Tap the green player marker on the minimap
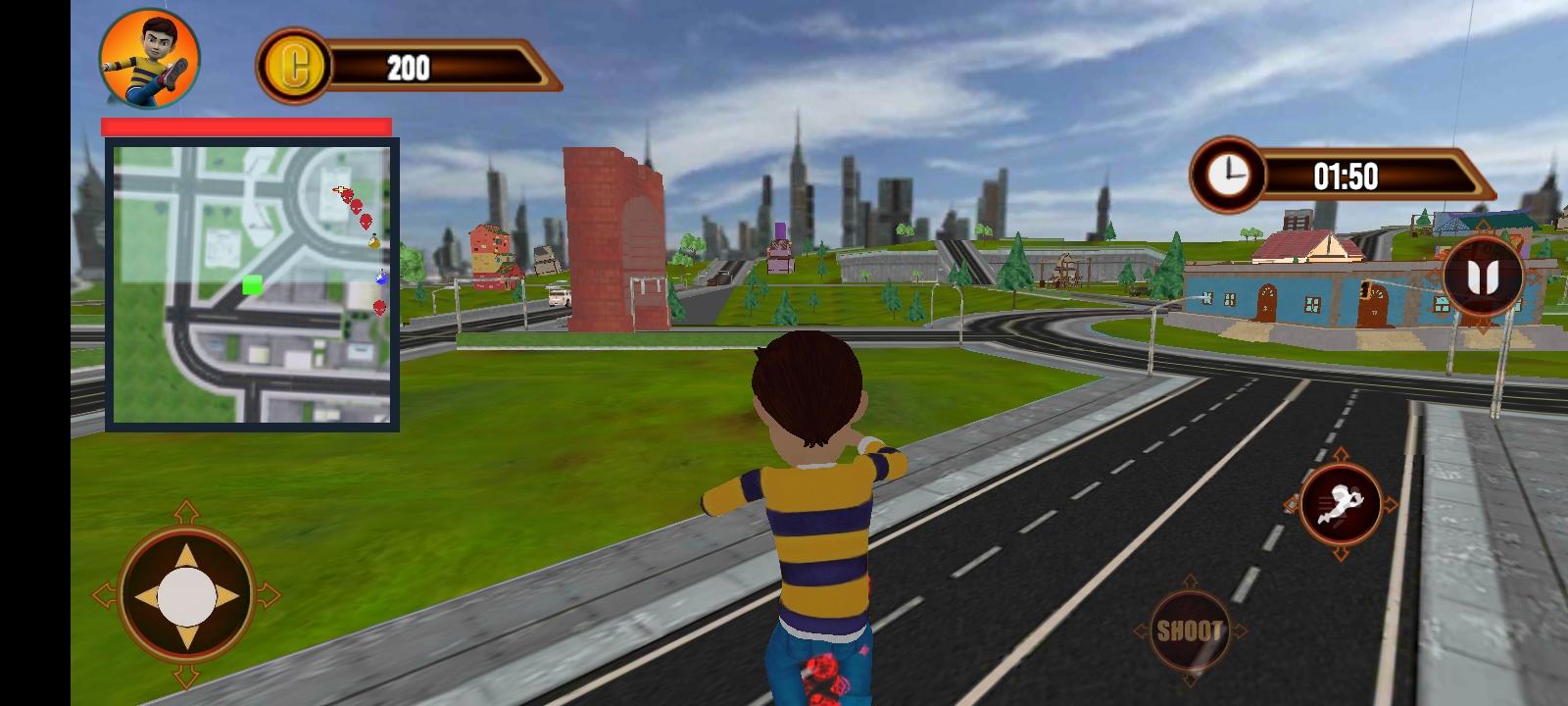Screen dimensions: 1568x706 [x=252, y=286]
